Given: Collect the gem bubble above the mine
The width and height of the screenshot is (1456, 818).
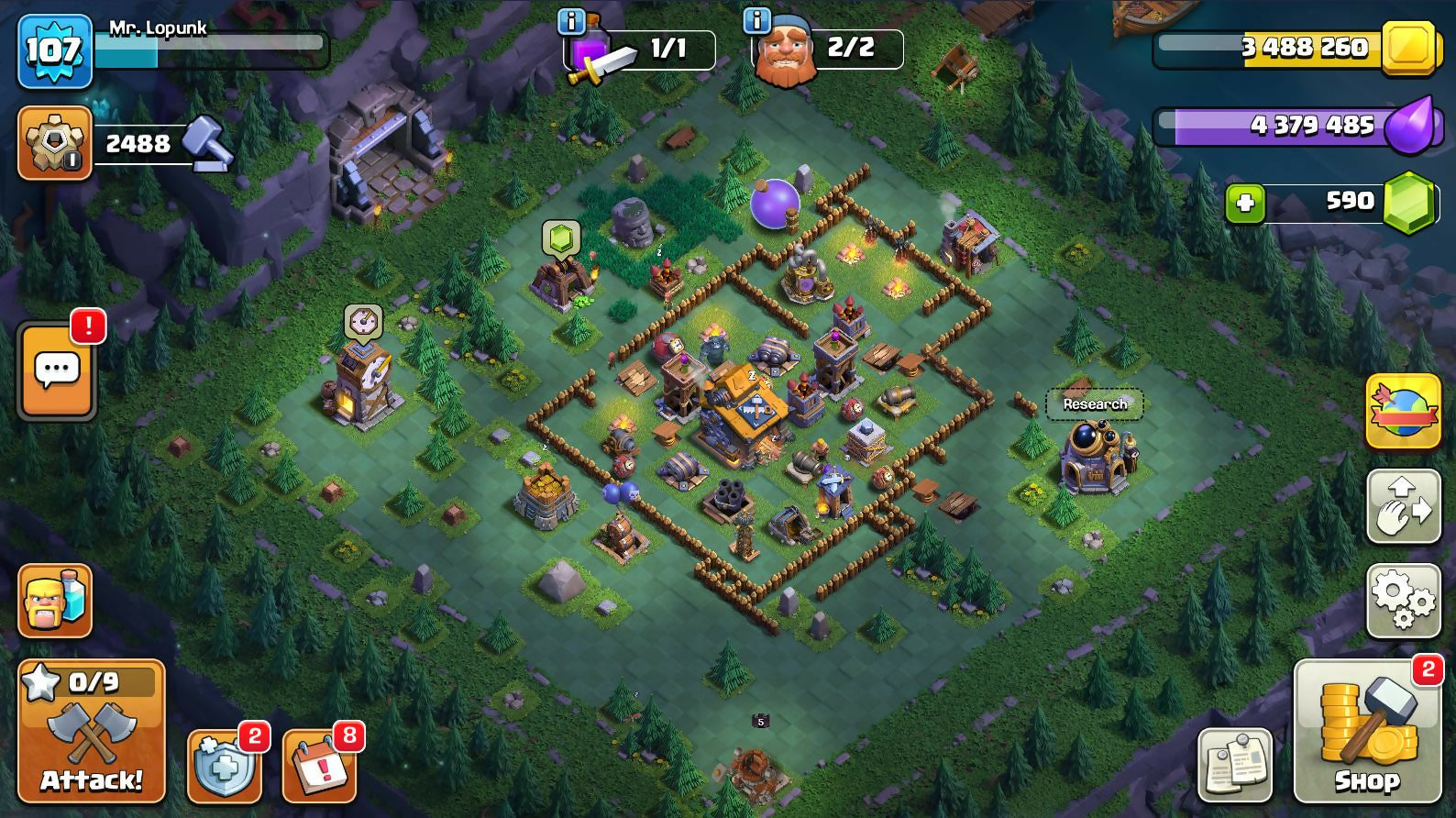Looking at the screenshot, I should pos(561,238).
